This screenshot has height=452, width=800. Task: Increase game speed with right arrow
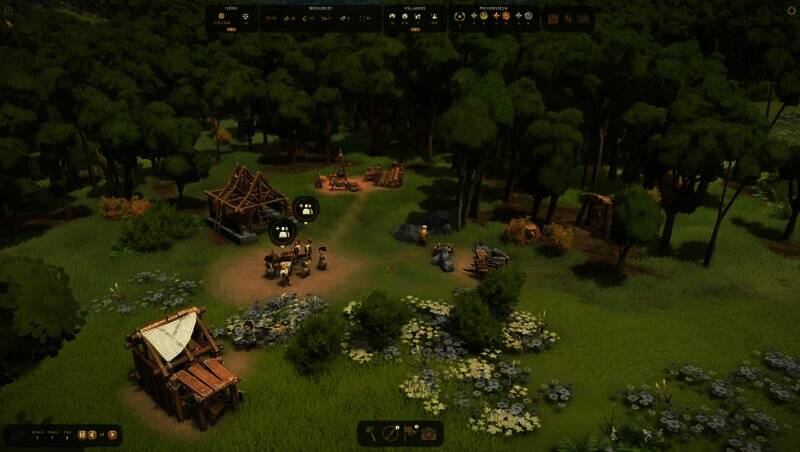pos(112,434)
